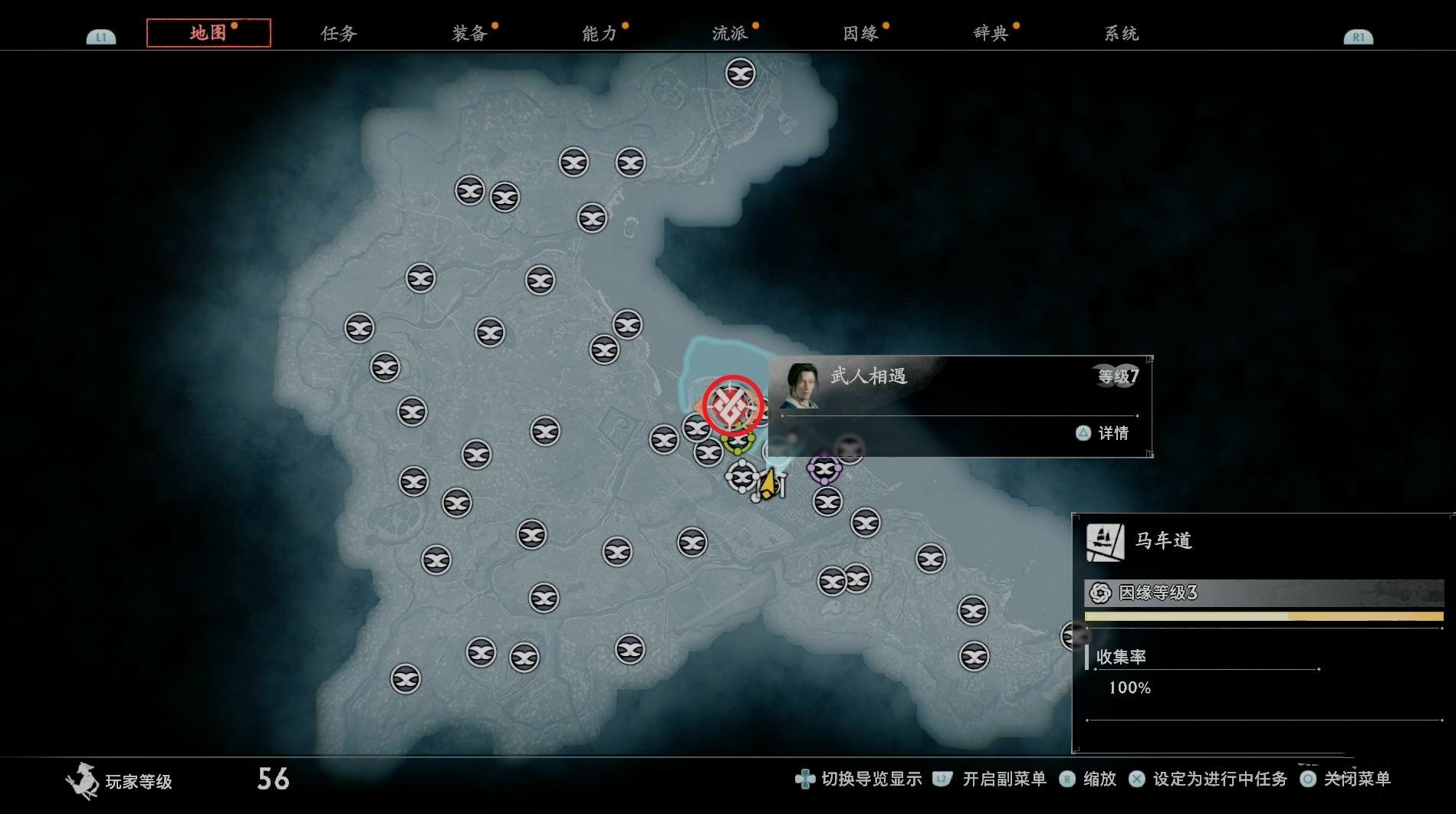The width and height of the screenshot is (1456, 814).
Task: Switch to the 因缘 bonds tab
Action: tap(860, 33)
